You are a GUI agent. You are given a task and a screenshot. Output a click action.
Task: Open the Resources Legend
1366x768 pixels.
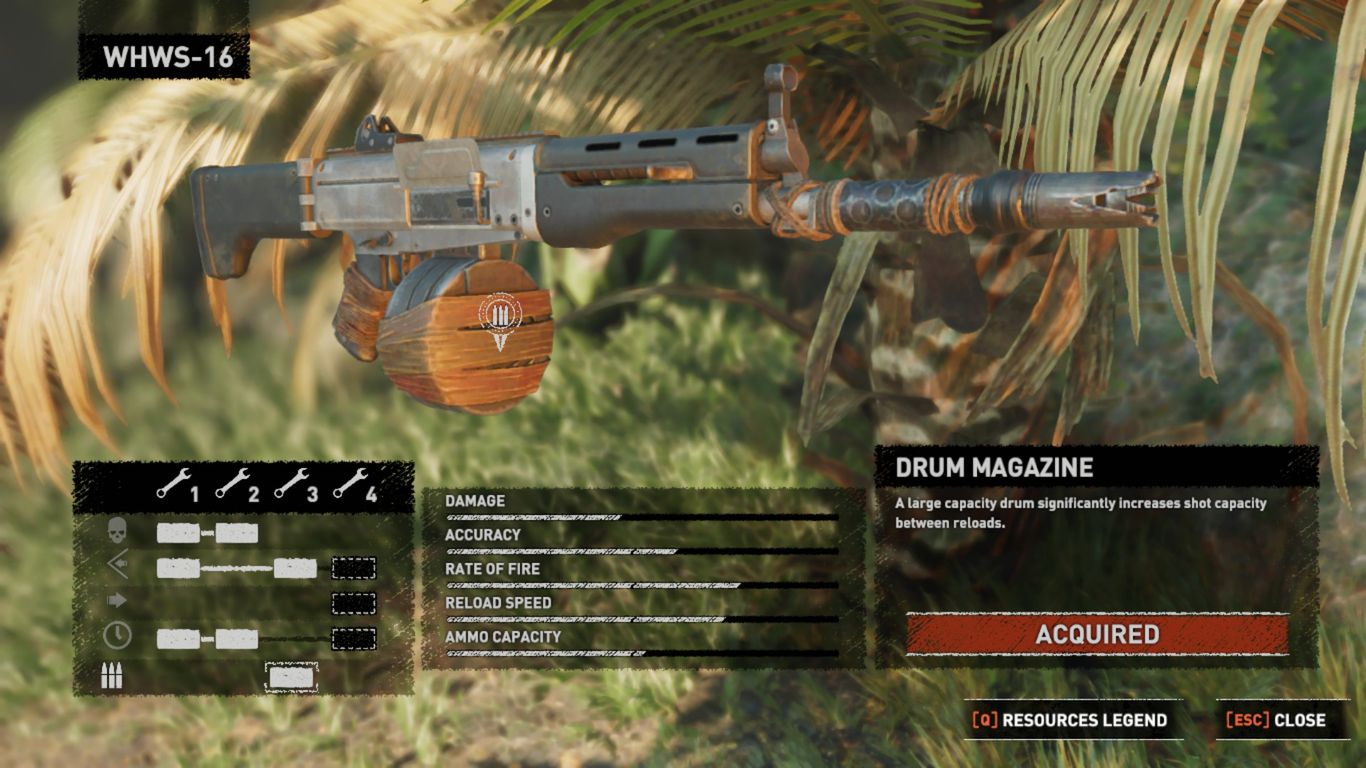(1071, 720)
